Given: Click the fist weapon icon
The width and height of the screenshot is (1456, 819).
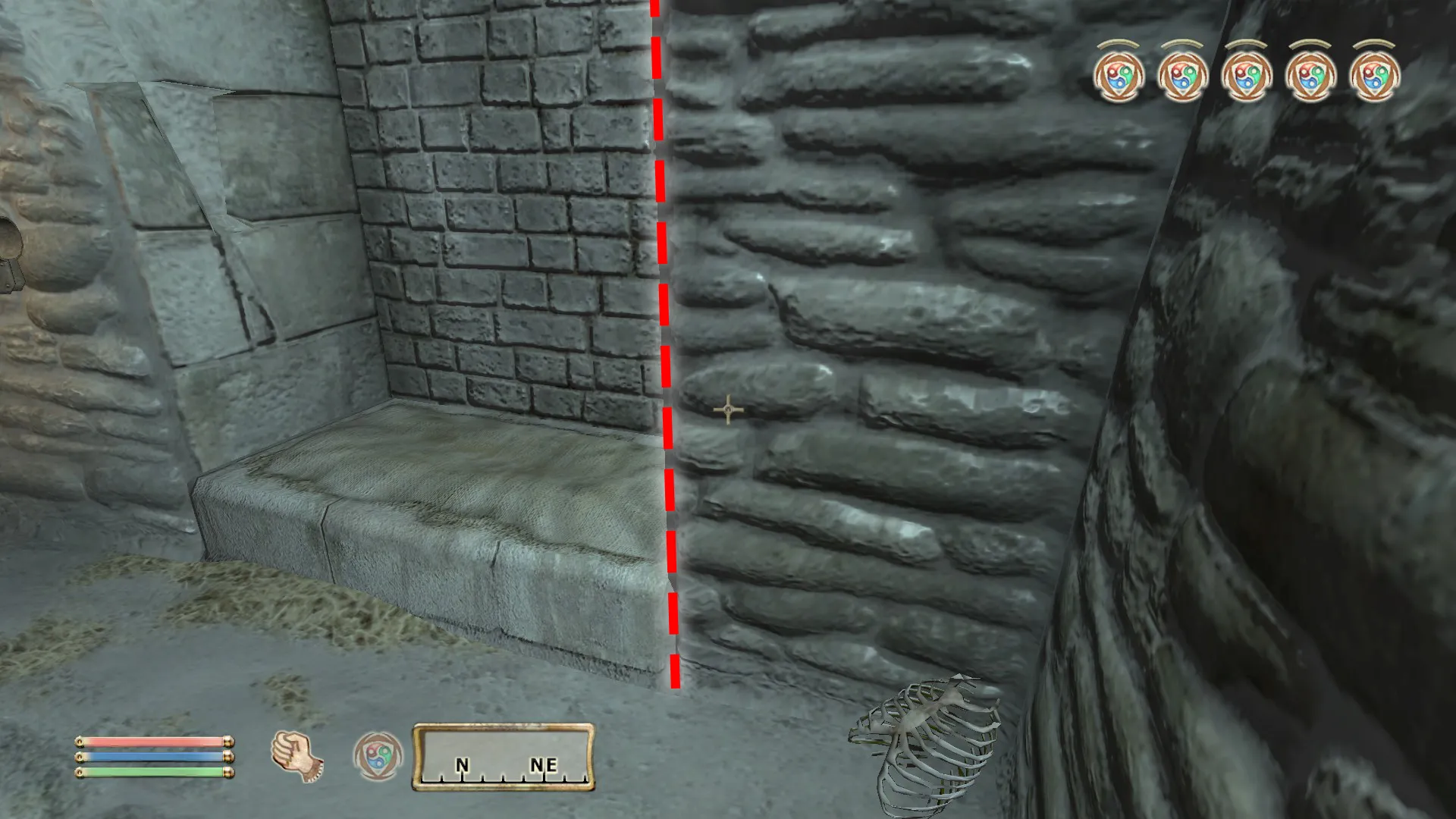Looking at the screenshot, I should coord(297,756).
